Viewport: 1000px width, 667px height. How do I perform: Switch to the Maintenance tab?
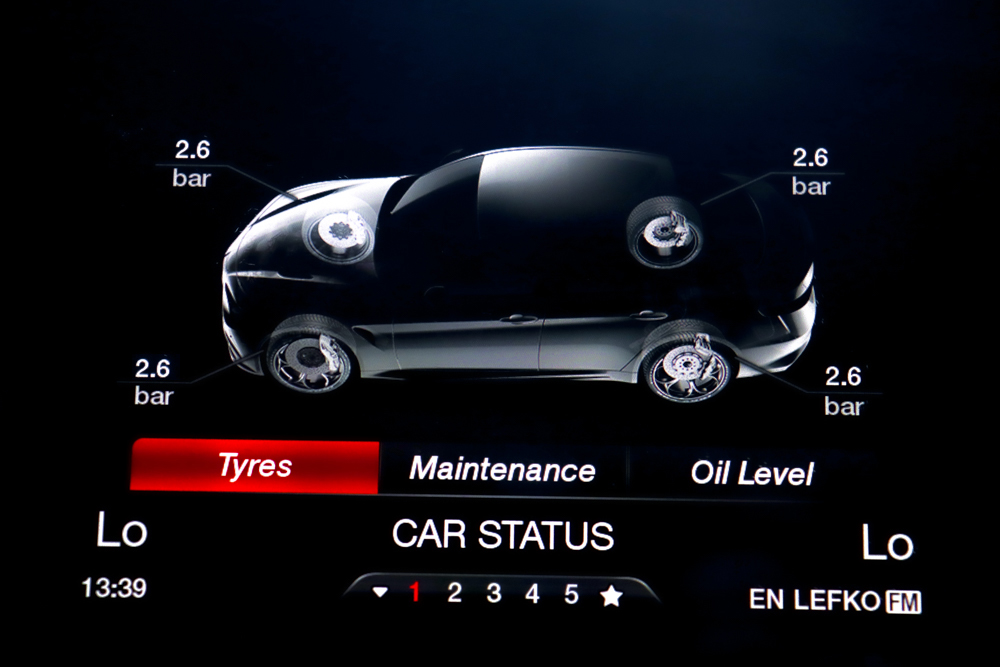[502, 469]
